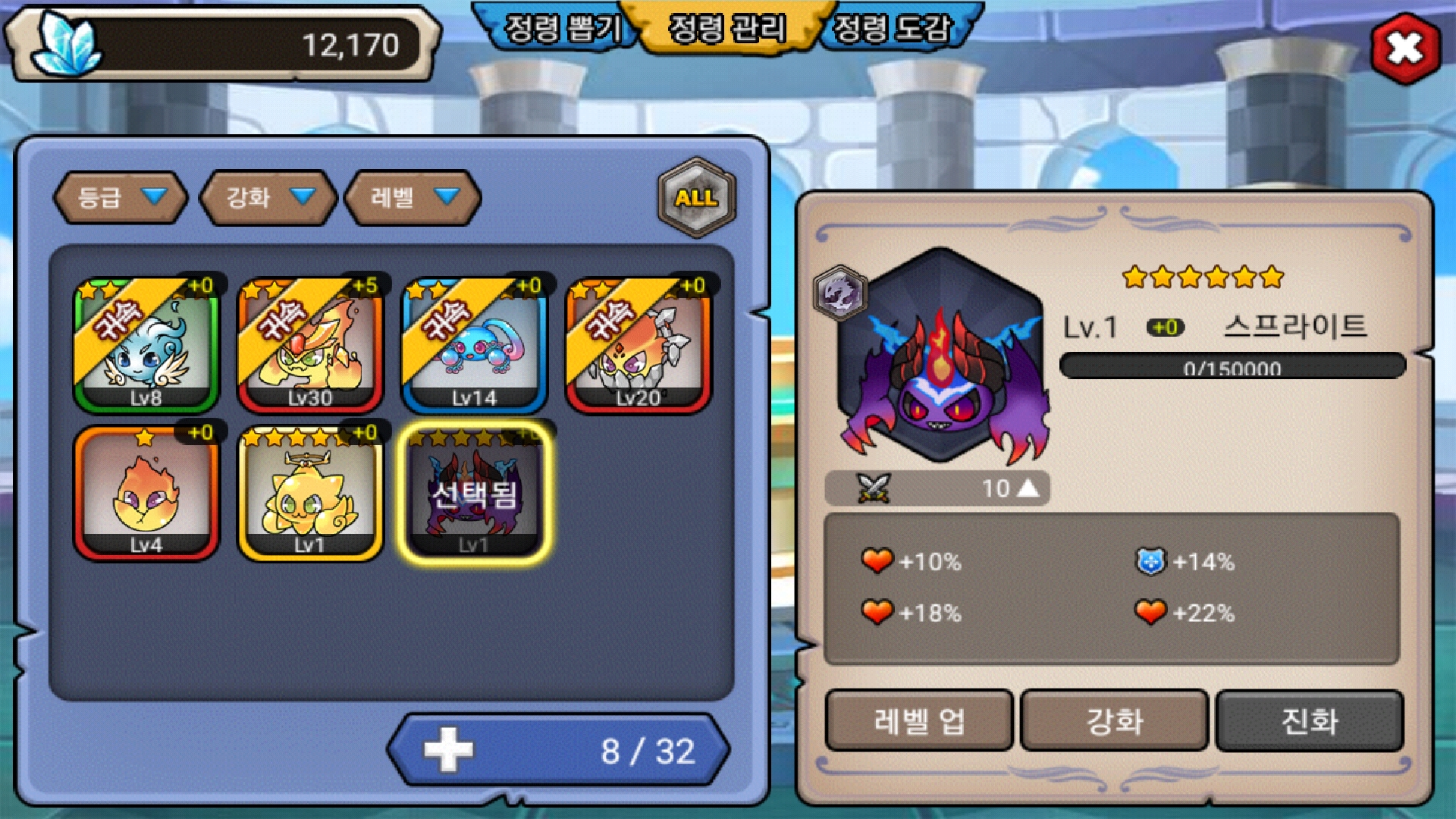The width and height of the screenshot is (1456, 819).
Task: Open the 정령 관리 tab
Action: (x=726, y=29)
